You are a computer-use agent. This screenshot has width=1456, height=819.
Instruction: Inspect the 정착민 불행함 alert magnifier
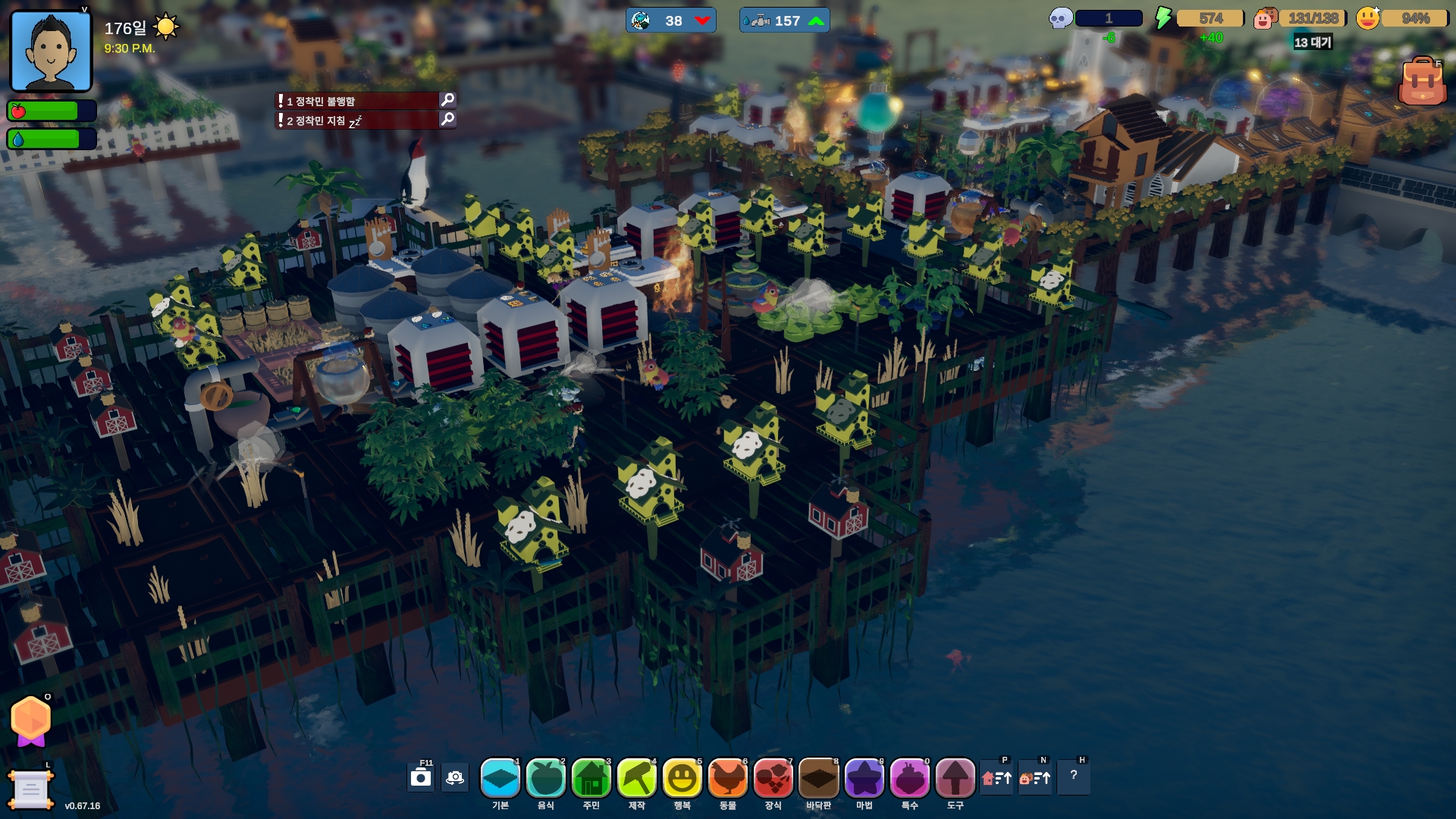pos(447,100)
